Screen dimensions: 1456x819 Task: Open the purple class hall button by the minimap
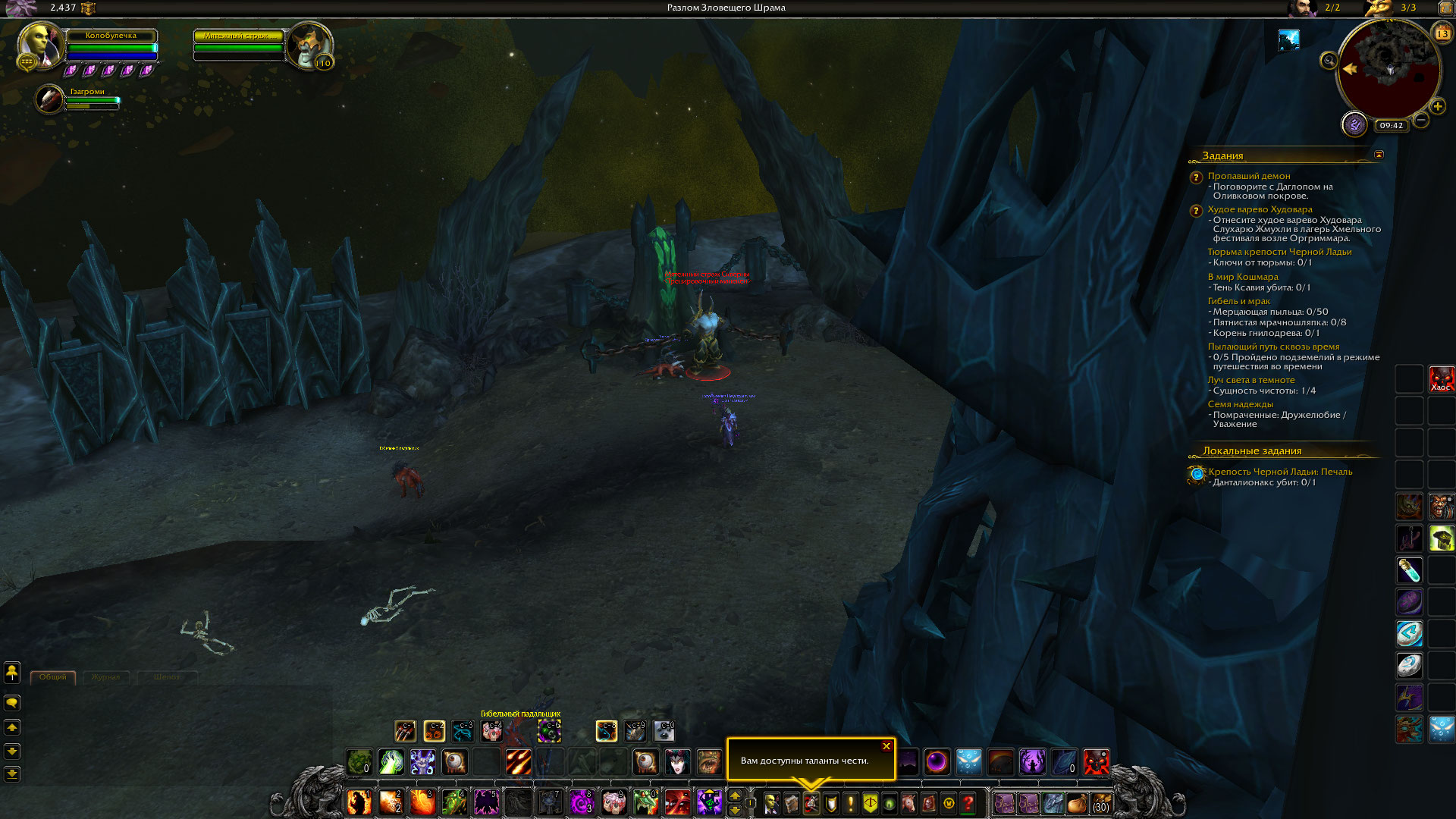pyautogui.click(x=1354, y=124)
